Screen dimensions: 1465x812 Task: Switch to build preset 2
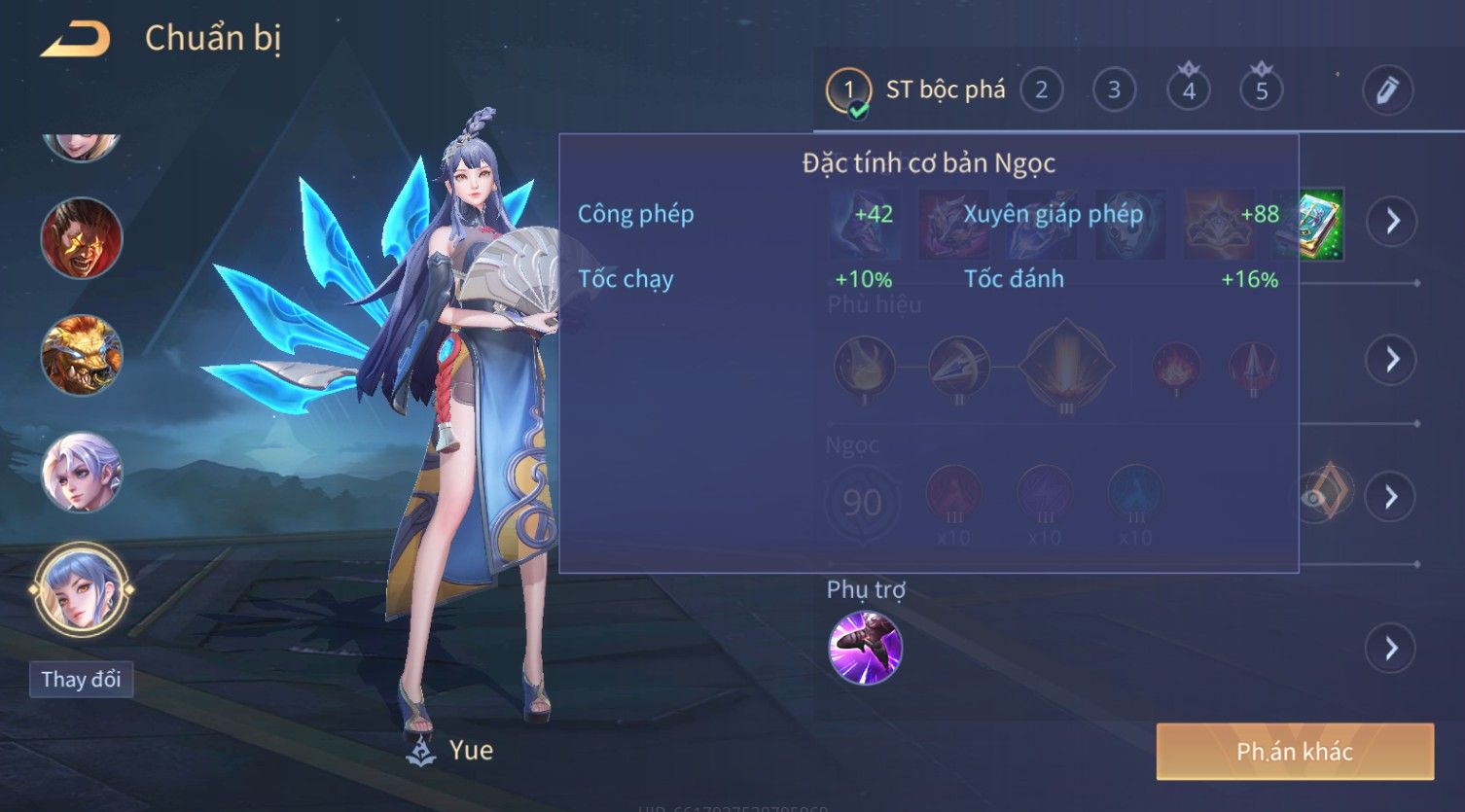coord(1041,90)
